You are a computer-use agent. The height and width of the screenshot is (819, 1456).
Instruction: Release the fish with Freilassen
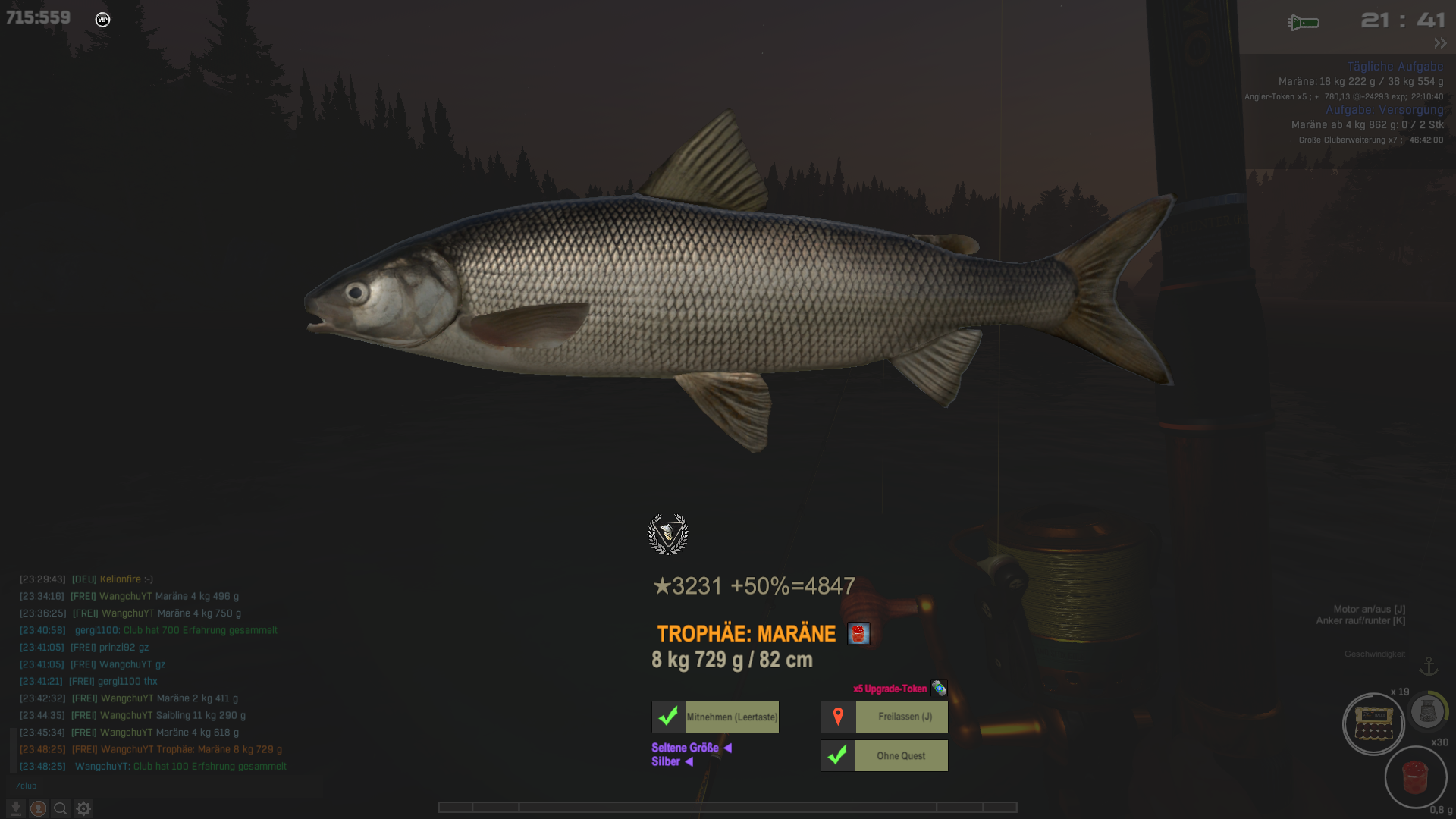pos(884,717)
